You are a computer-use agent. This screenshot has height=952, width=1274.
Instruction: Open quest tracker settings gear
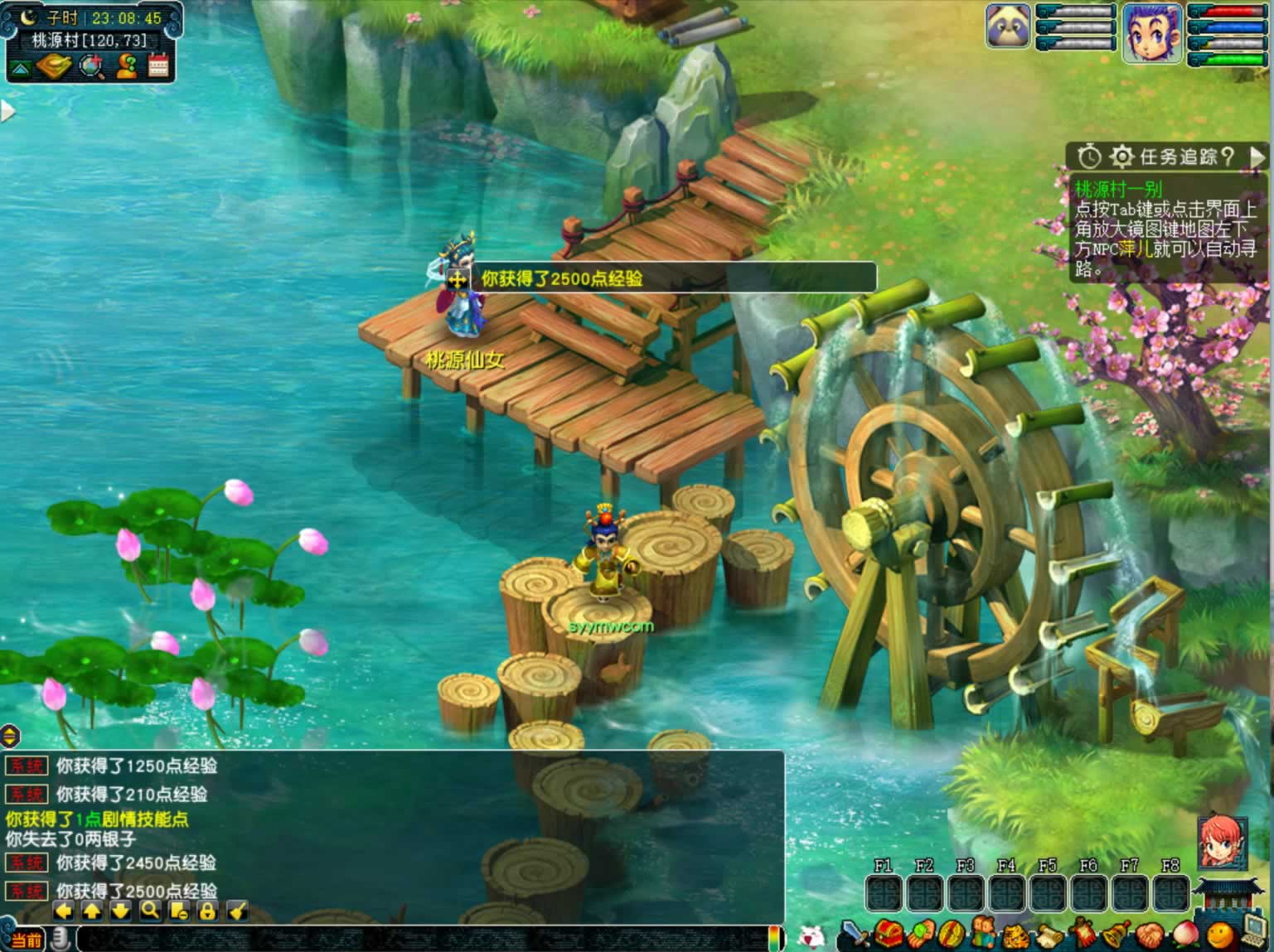tap(1121, 156)
